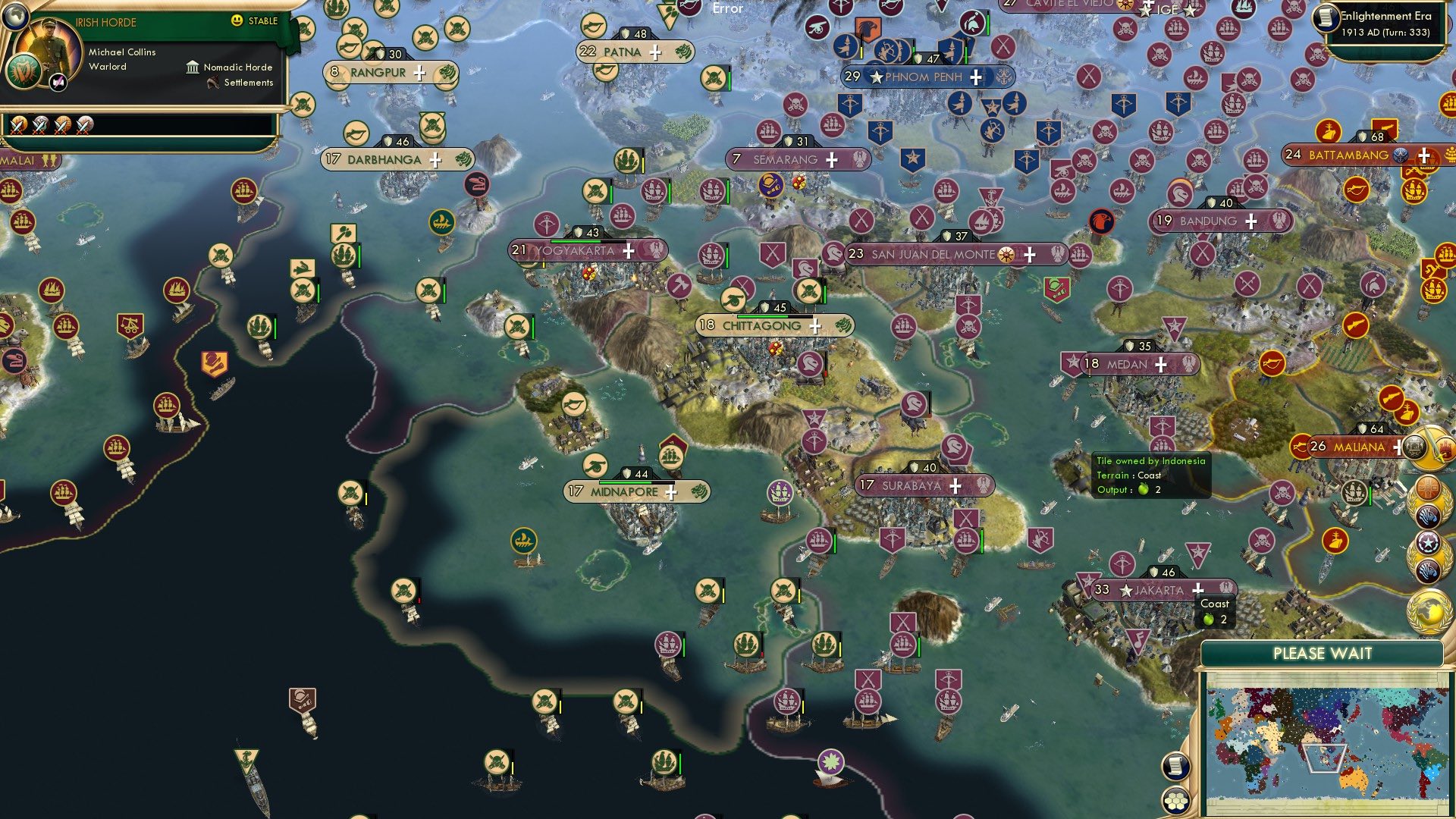The width and height of the screenshot is (1456, 819).
Task: Select the orange social policies icon on right sidebar
Action: (x=1427, y=487)
